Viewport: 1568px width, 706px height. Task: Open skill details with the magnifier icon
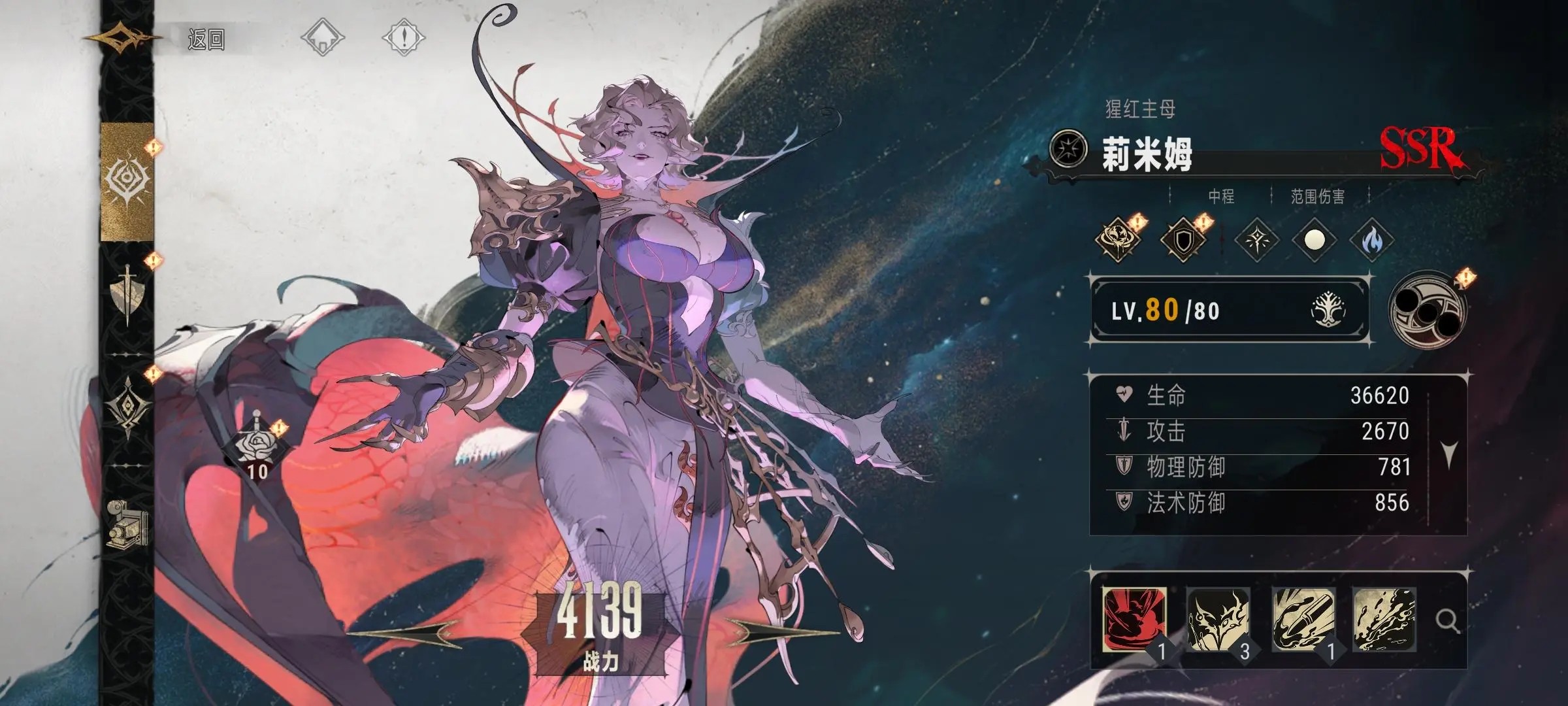pyautogui.click(x=1447, y=620)
